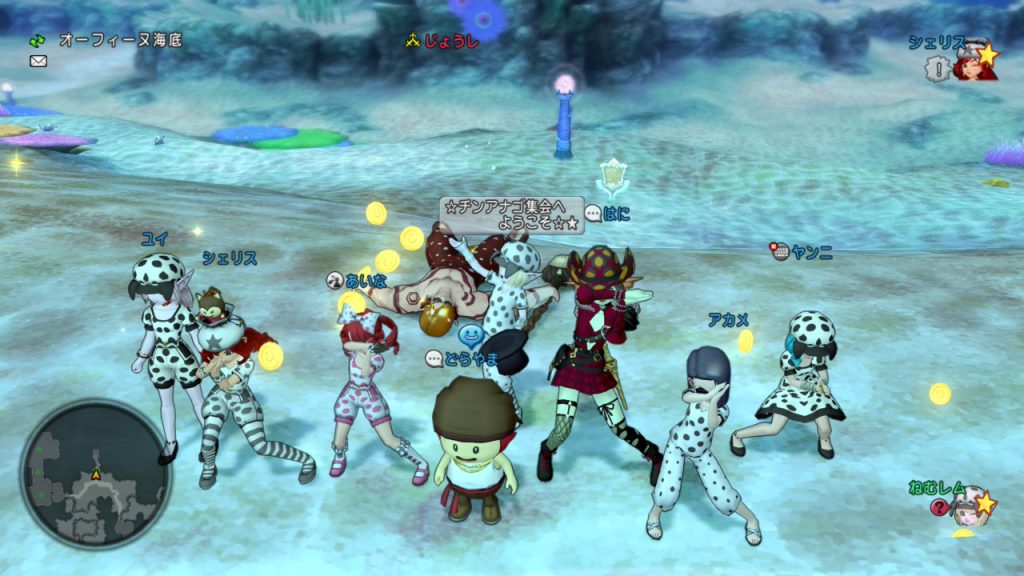Open the mail envelope icon
This screenshot has height=576, width=1024.
coord(38,61)
